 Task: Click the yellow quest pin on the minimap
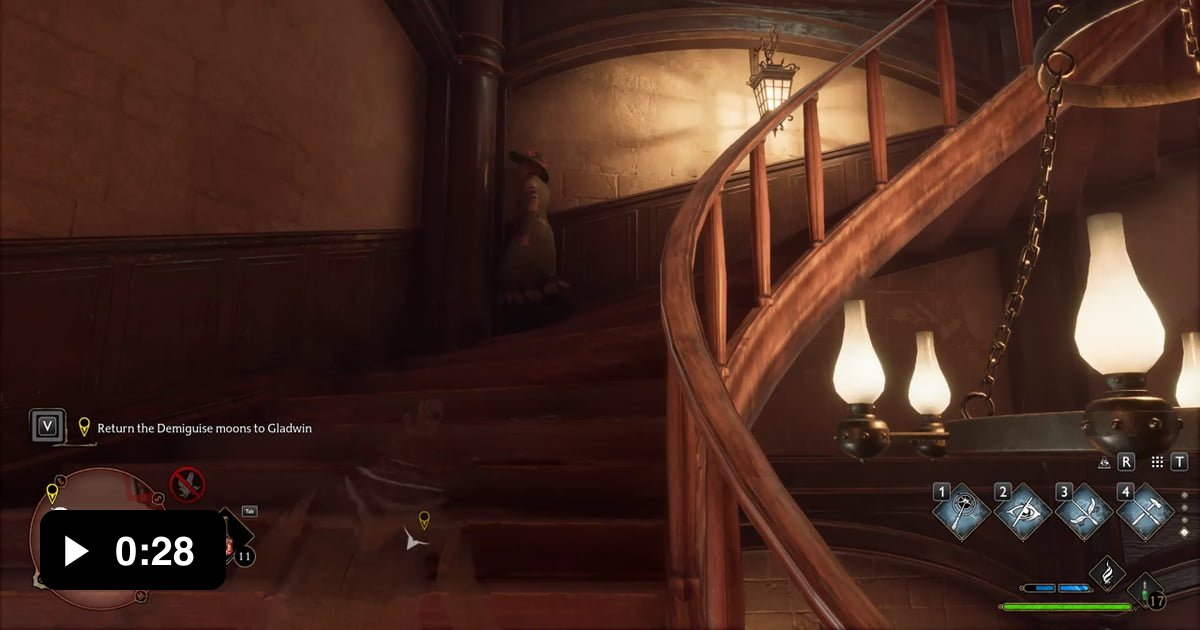coord(52,492)
